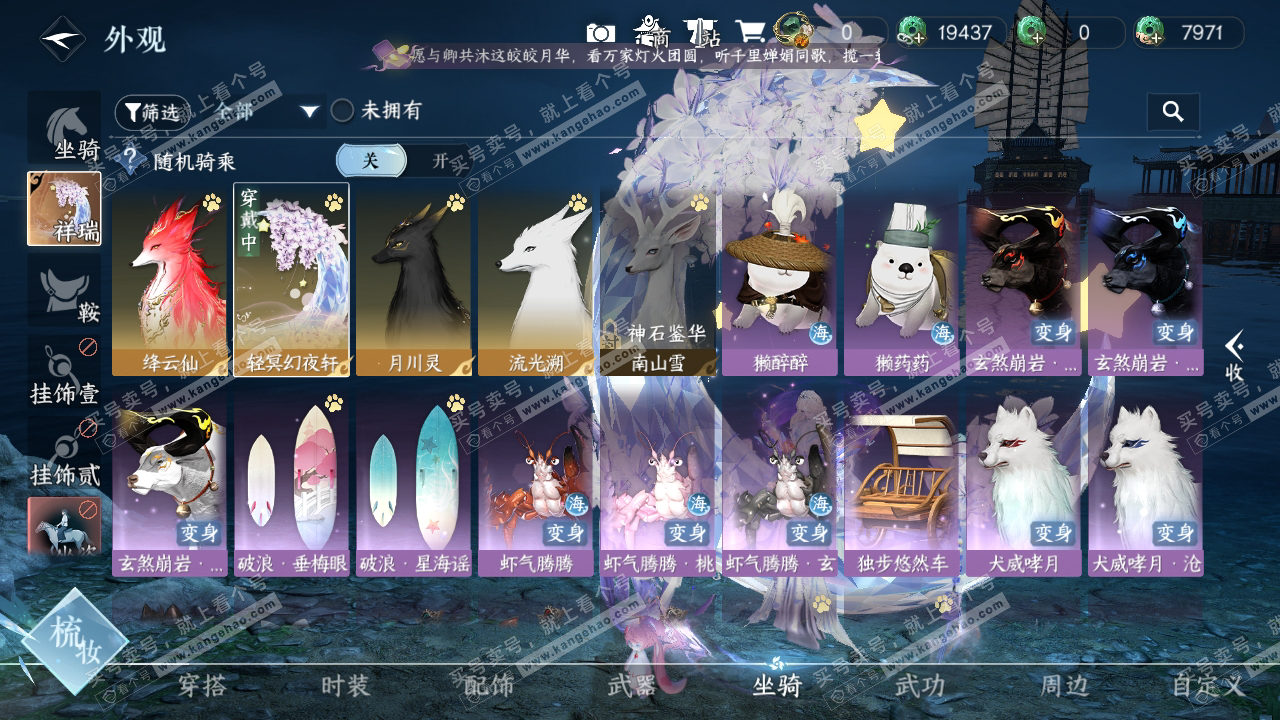This screenshot has width=1280, height=720.
Task: Open the 武器 bottom tab
Action: [632, 686]
